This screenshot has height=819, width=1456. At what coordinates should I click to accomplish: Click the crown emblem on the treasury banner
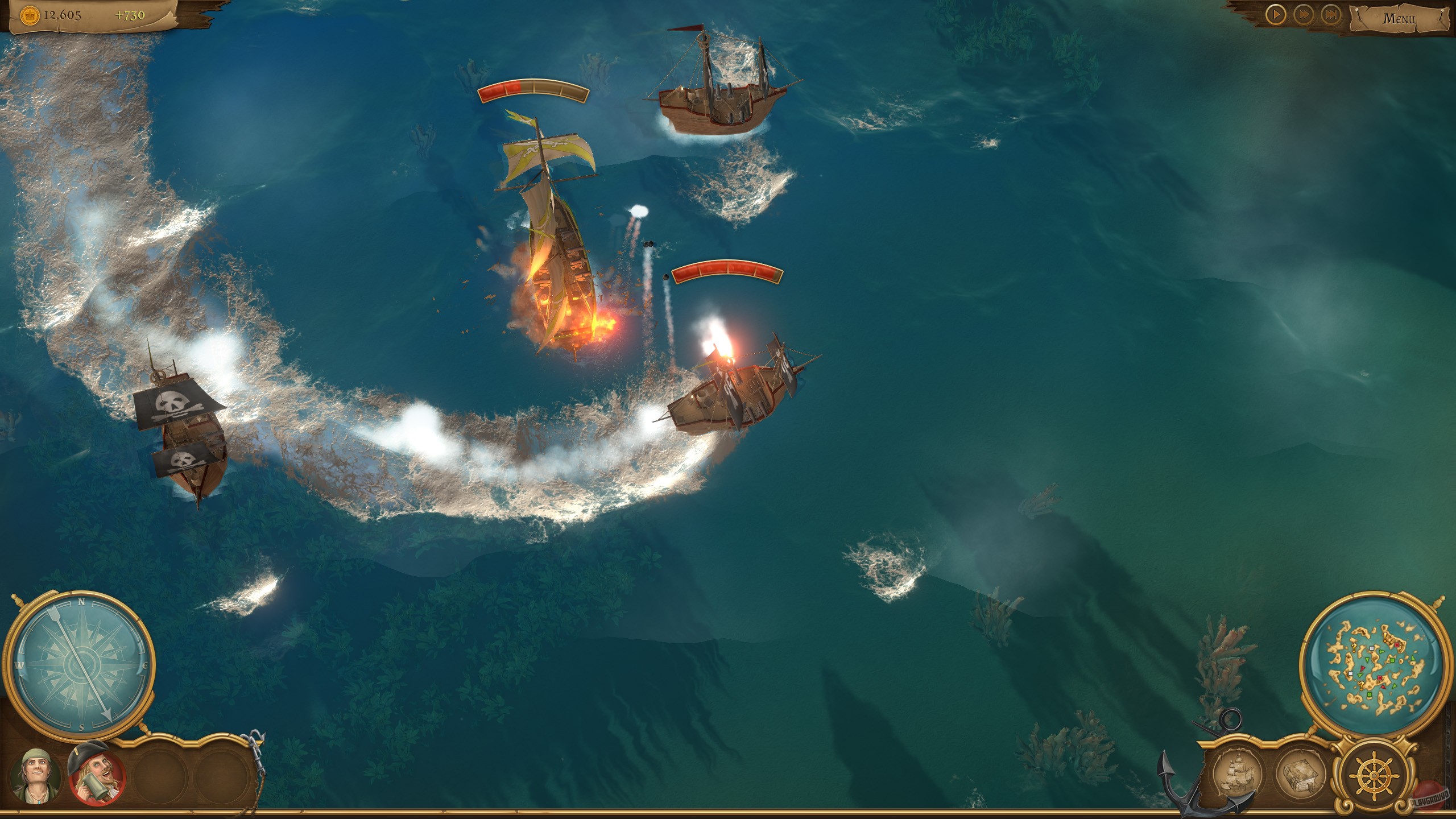pyautogui.click(x=30, y=16)
